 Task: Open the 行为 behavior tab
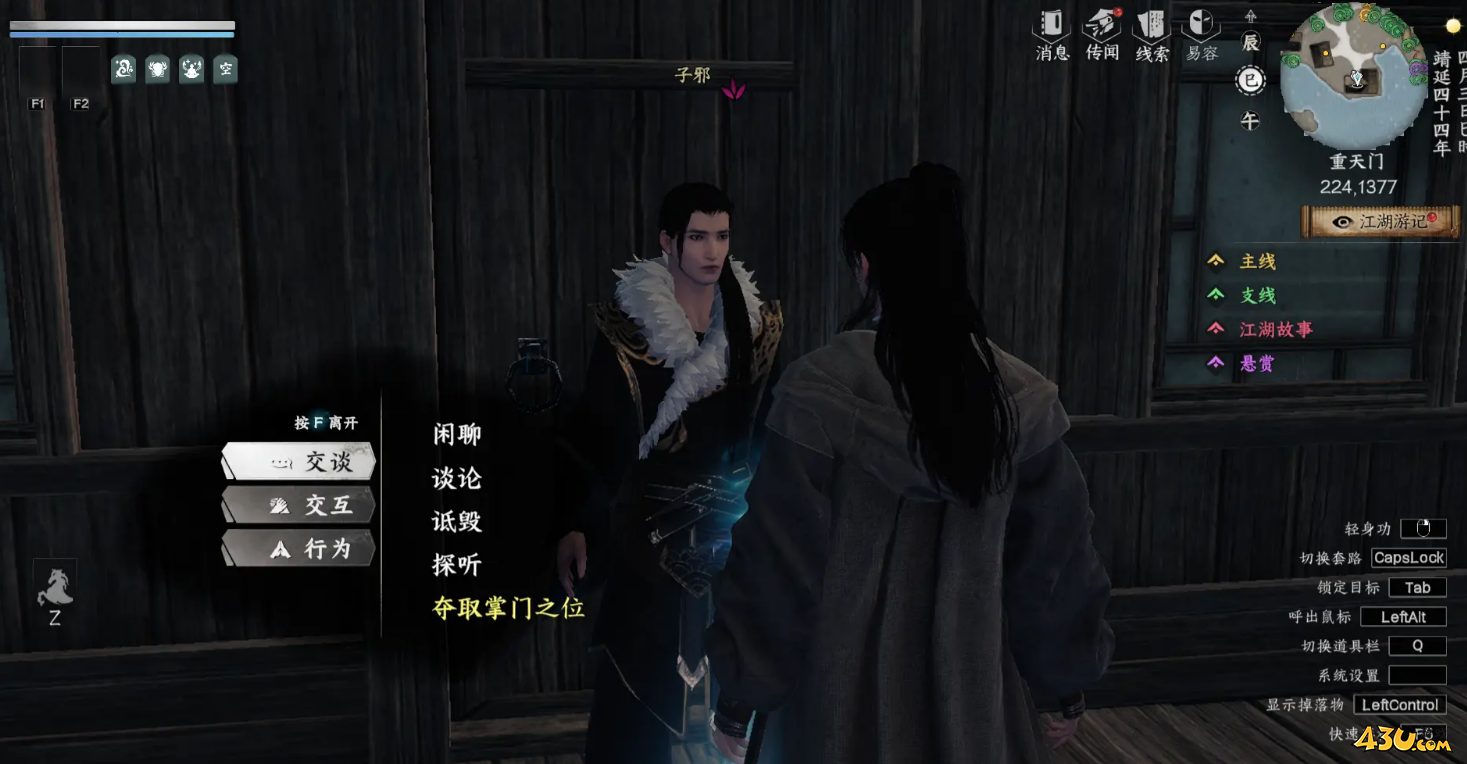tap(299, 548)
